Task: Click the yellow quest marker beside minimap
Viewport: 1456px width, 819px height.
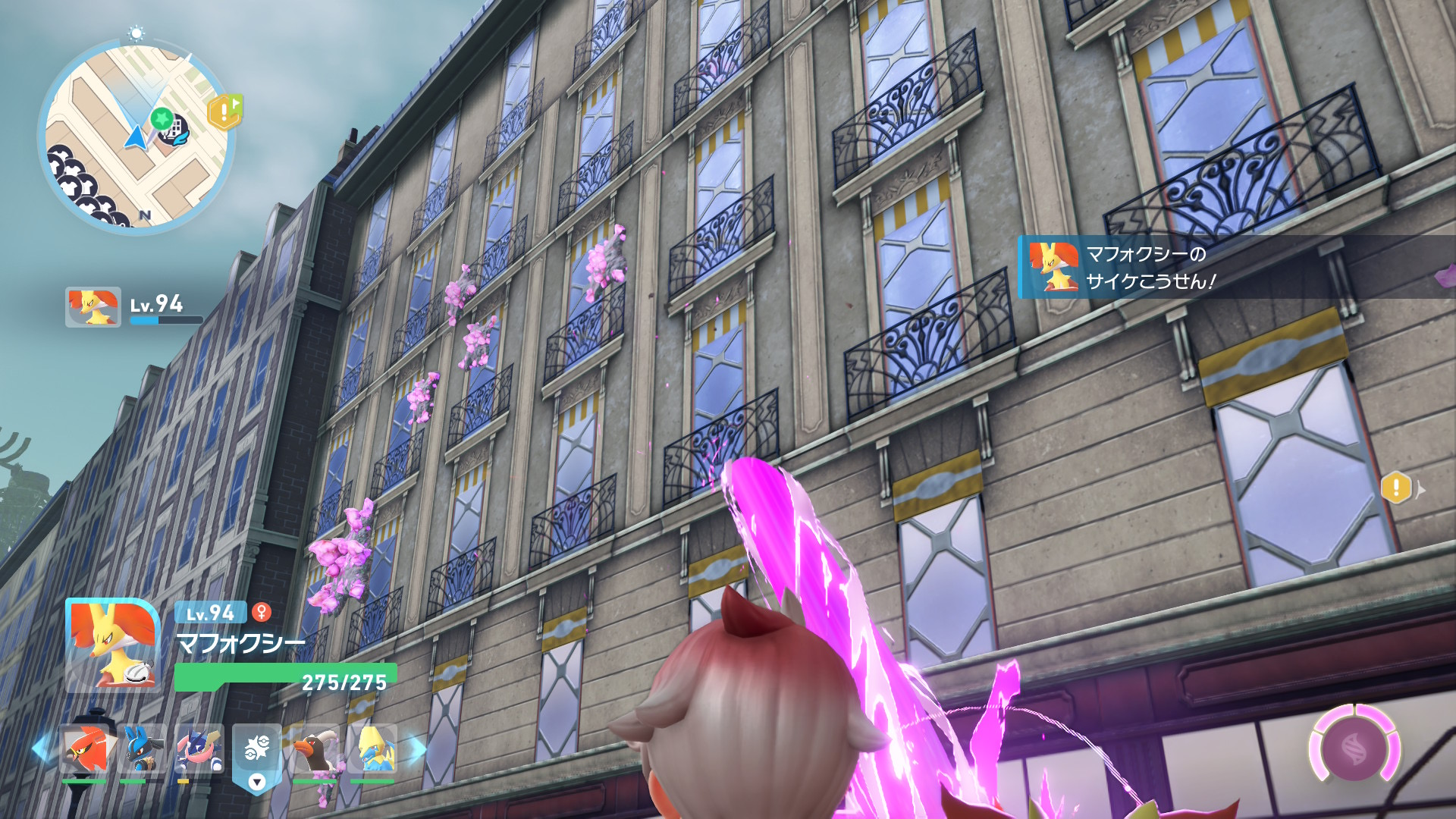Action: [x=224, y=112]
